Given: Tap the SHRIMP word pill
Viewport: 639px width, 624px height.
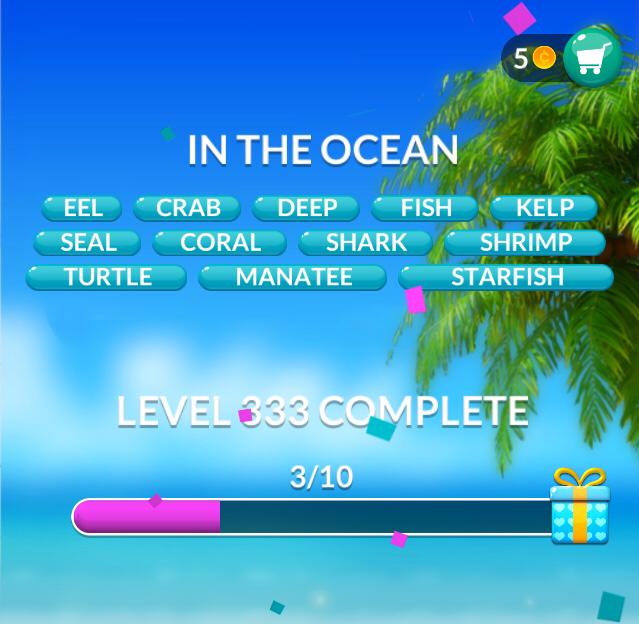Looking at the screenshot, I should click(x=525, y=242).
